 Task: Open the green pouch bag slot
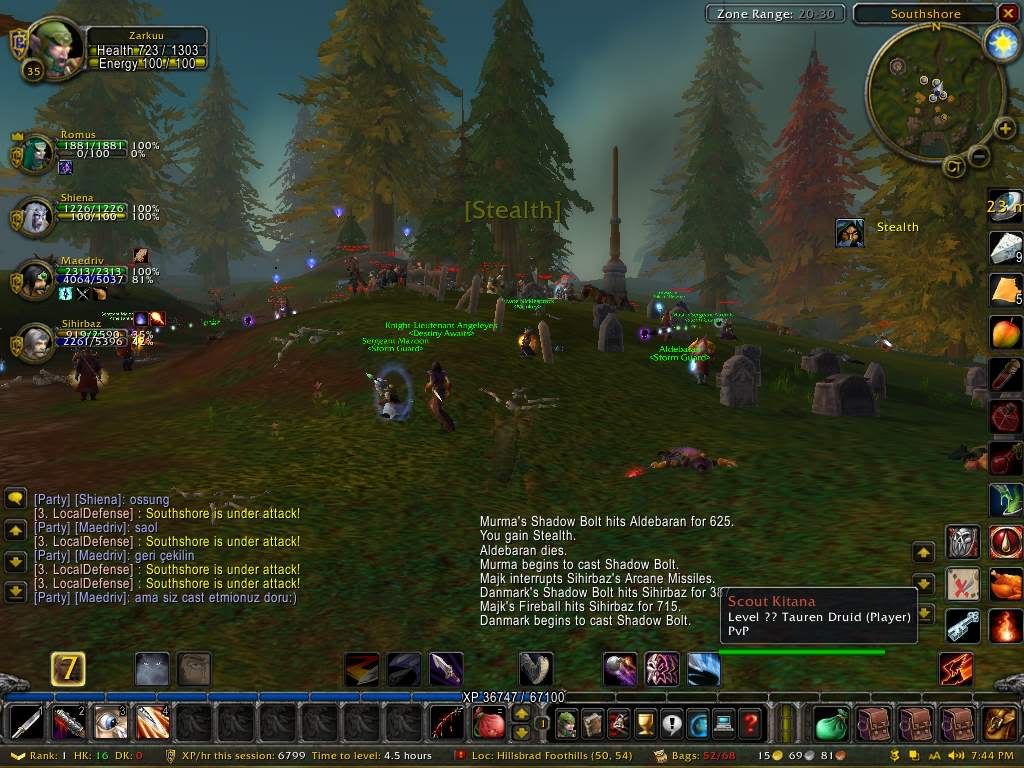click(831, 722)
